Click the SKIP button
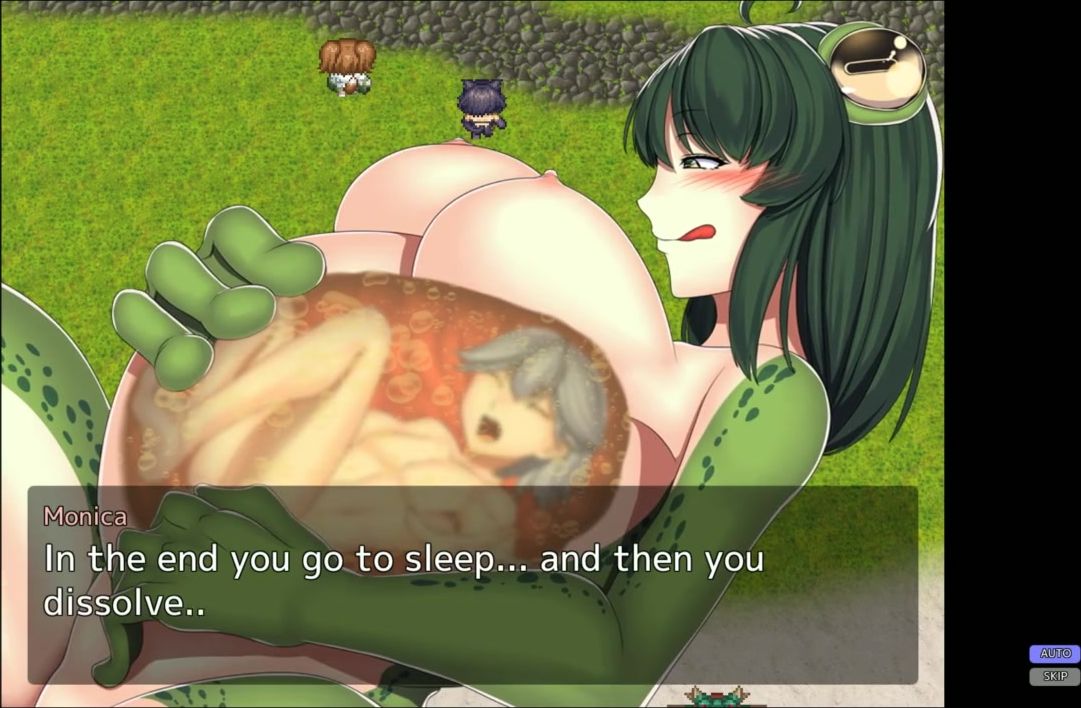The height and width of the screenshot is (708, 1081). [1054, 677]
